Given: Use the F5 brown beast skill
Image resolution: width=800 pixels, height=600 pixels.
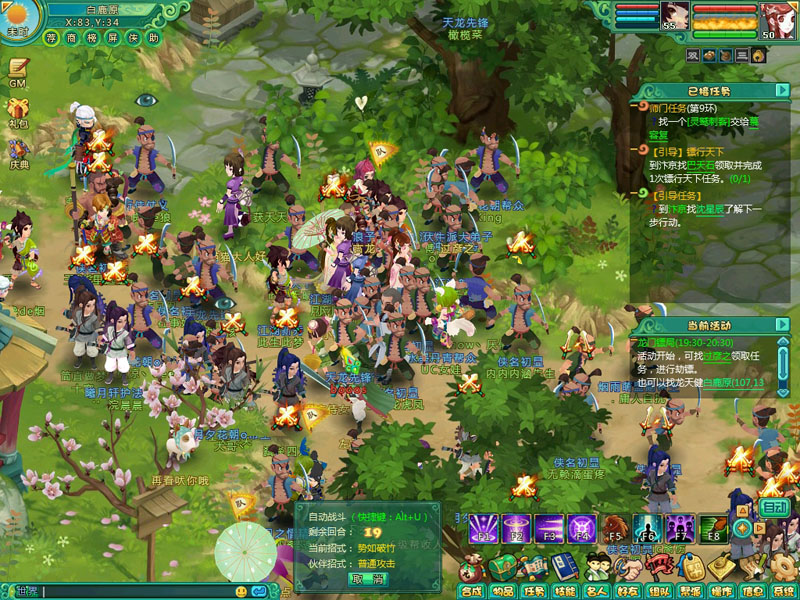Looking at the screenshot, I should click(614, 528).
